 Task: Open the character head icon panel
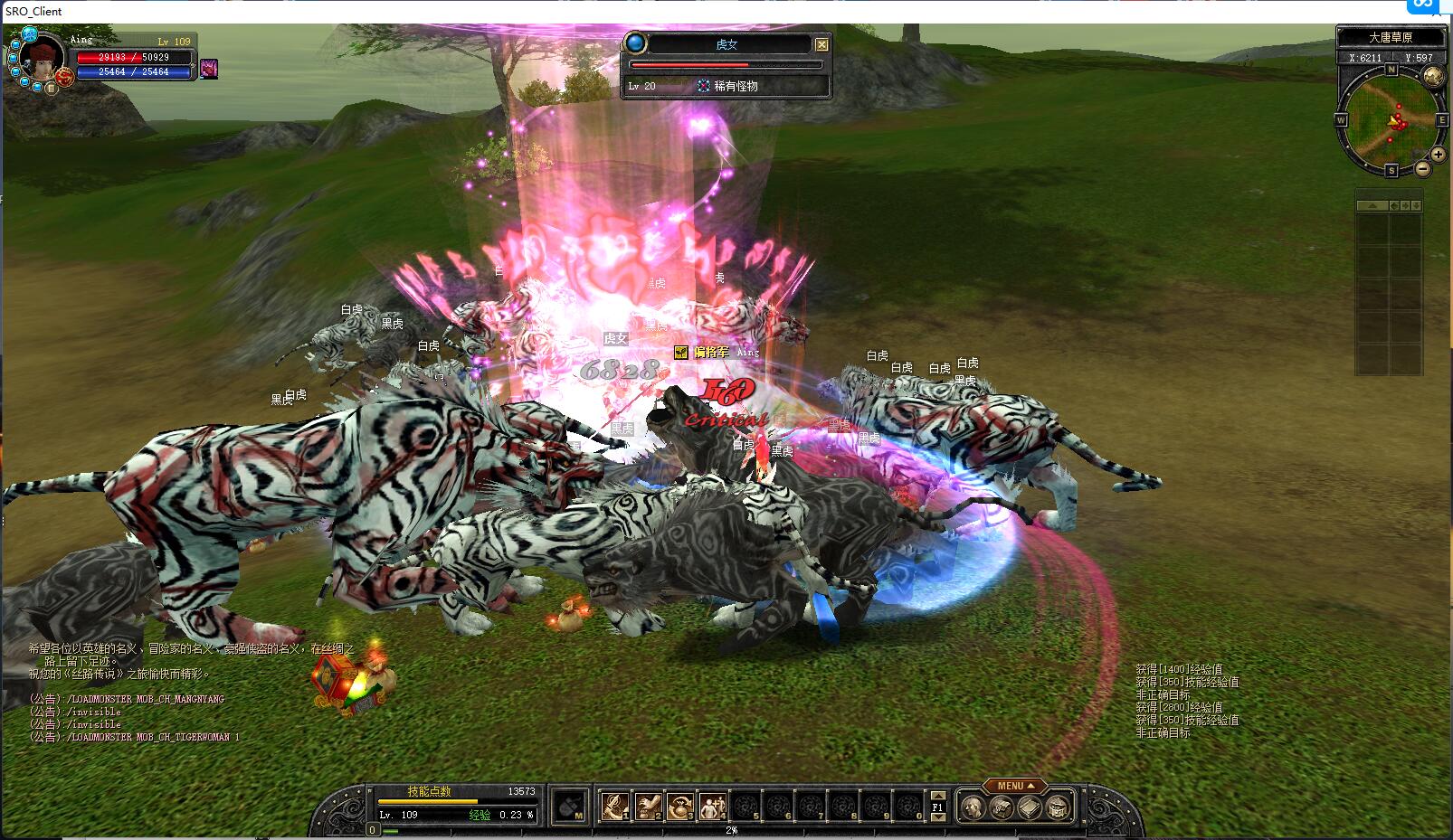[973, 807]
